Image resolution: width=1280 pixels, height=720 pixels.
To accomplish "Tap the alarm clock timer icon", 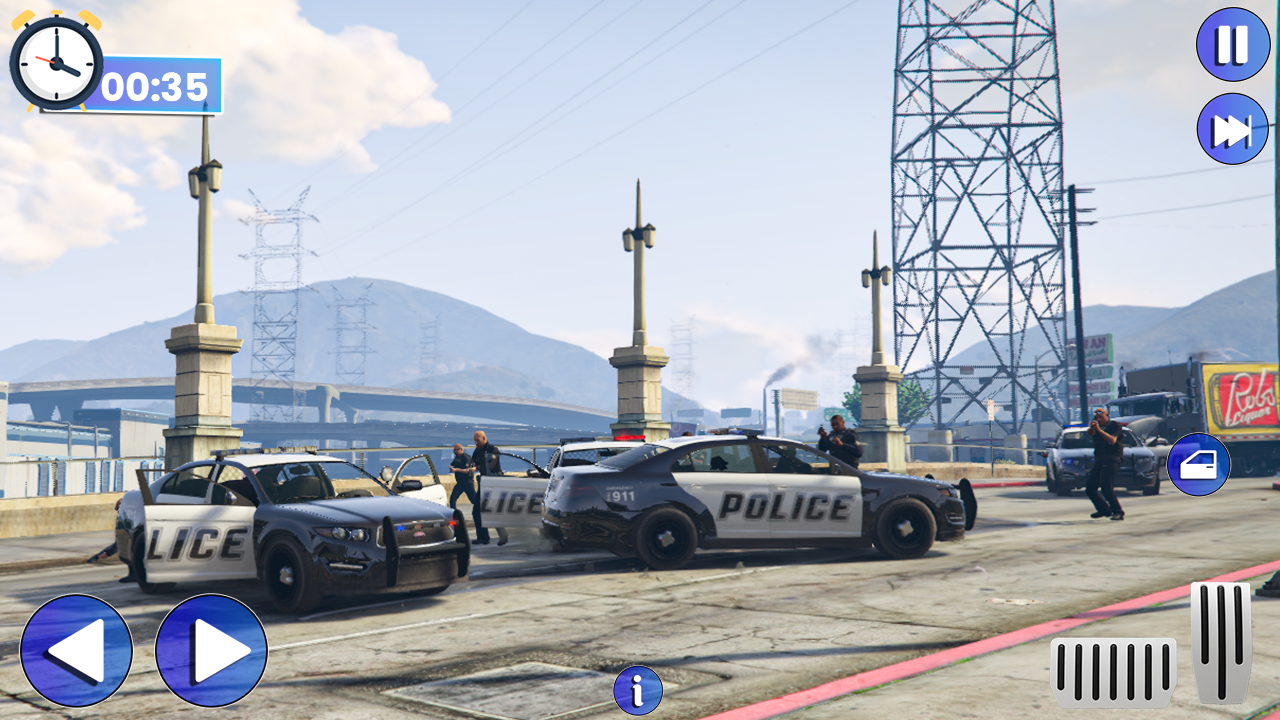I will [55, 62].
